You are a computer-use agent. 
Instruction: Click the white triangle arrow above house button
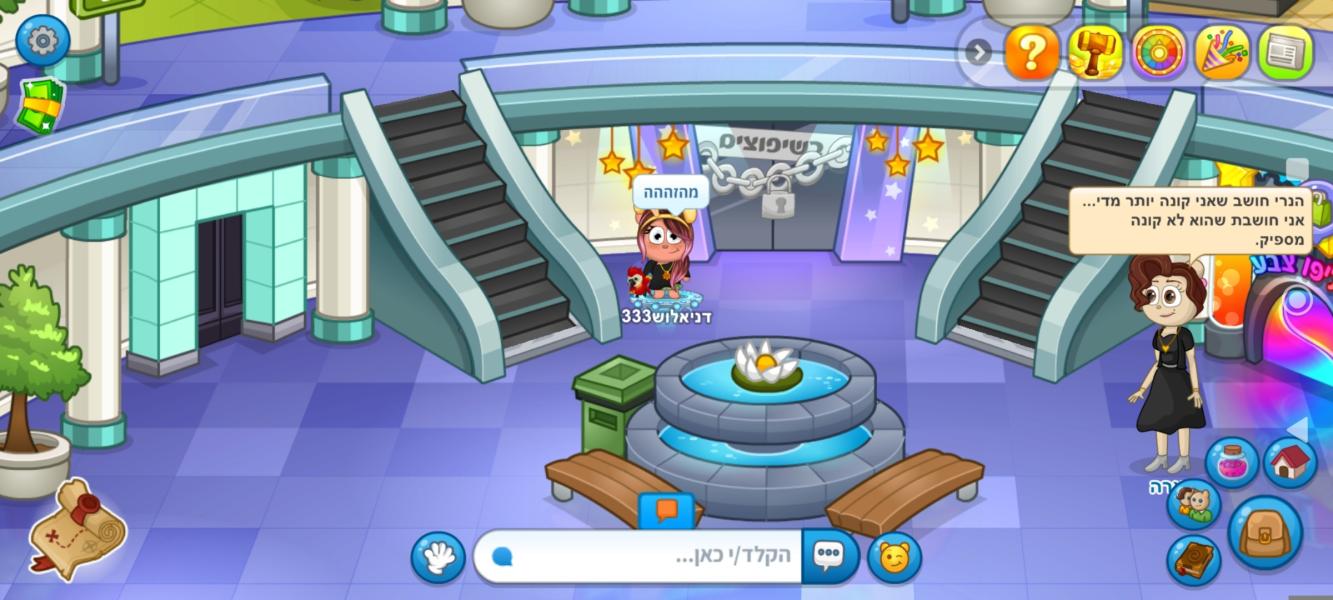[1298, 428]
